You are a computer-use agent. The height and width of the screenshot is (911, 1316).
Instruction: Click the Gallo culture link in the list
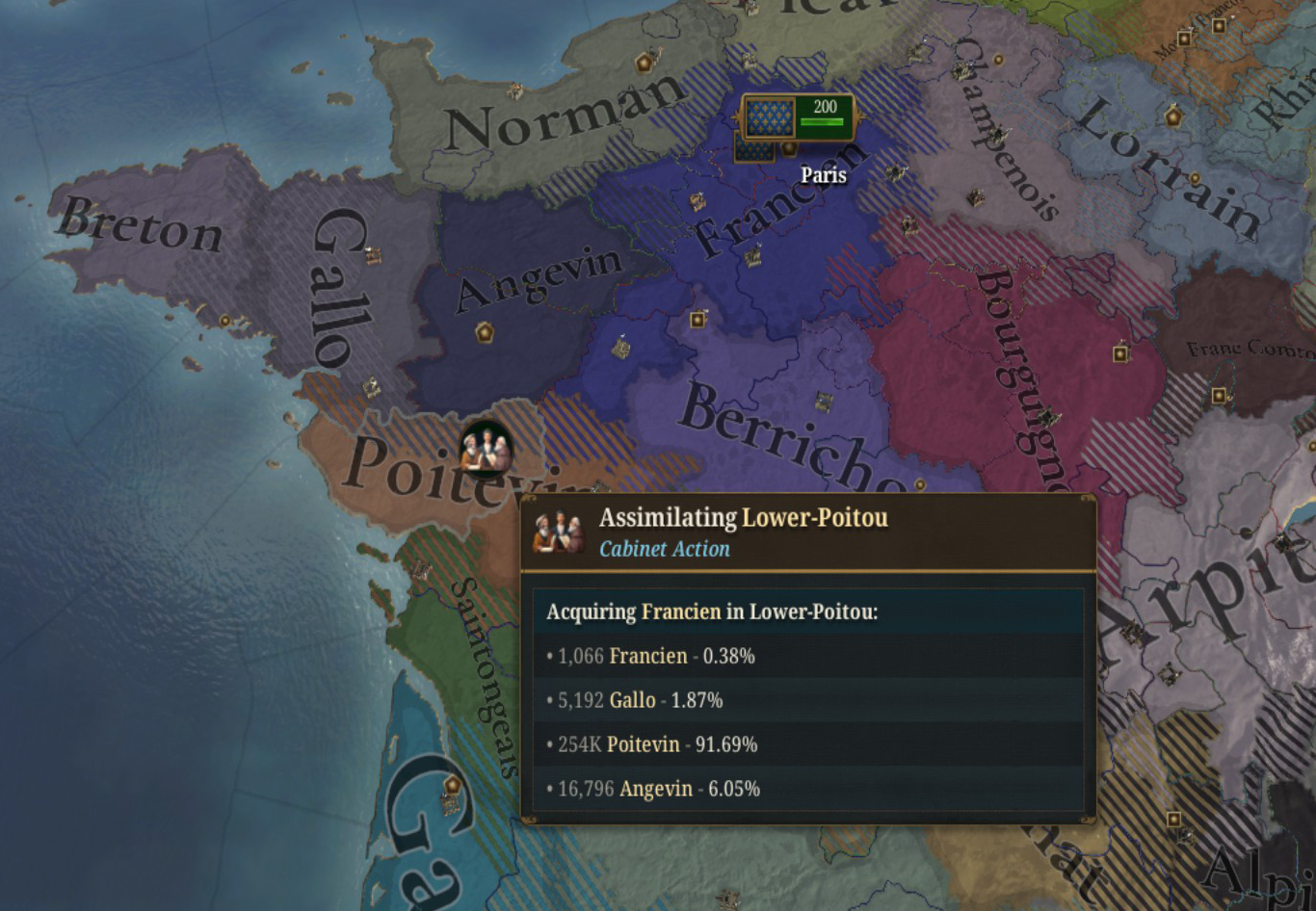click(x=633, y=700)
